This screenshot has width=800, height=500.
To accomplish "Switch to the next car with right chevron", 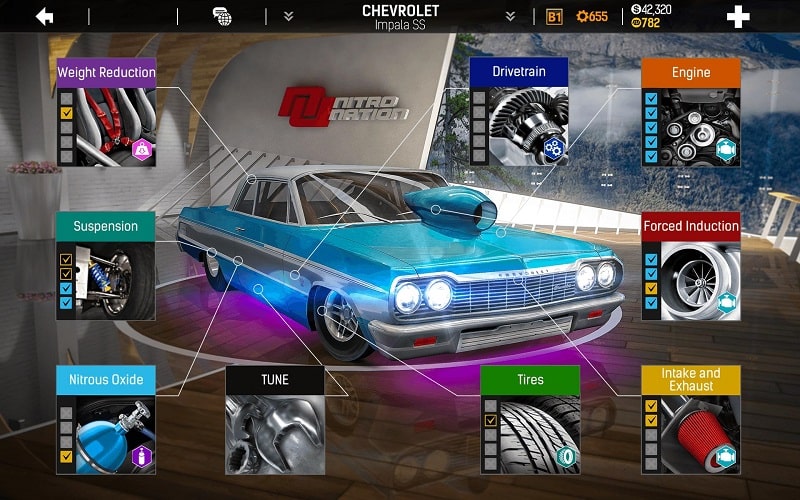I will (x=510, y=17).
